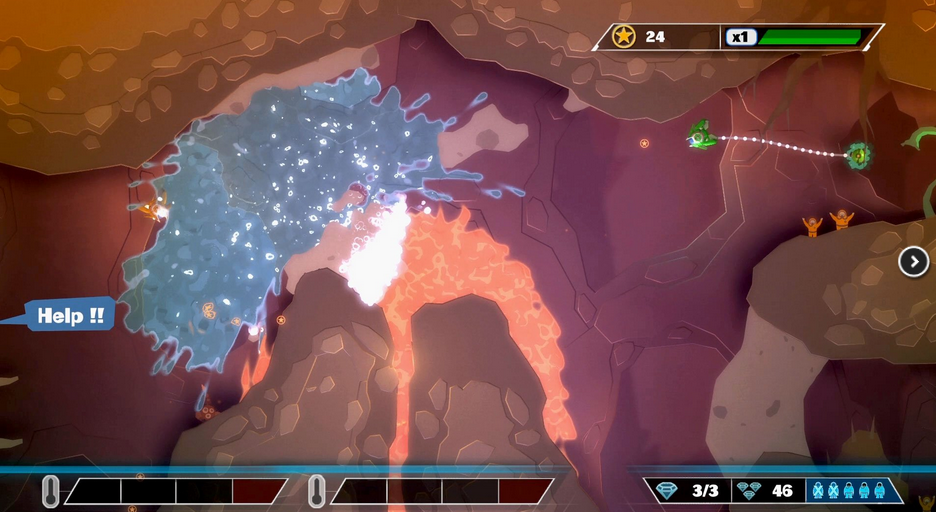Select the rescued survivors icon row
The height and width of the screenshot is (512, 936).
pos(848,491)
